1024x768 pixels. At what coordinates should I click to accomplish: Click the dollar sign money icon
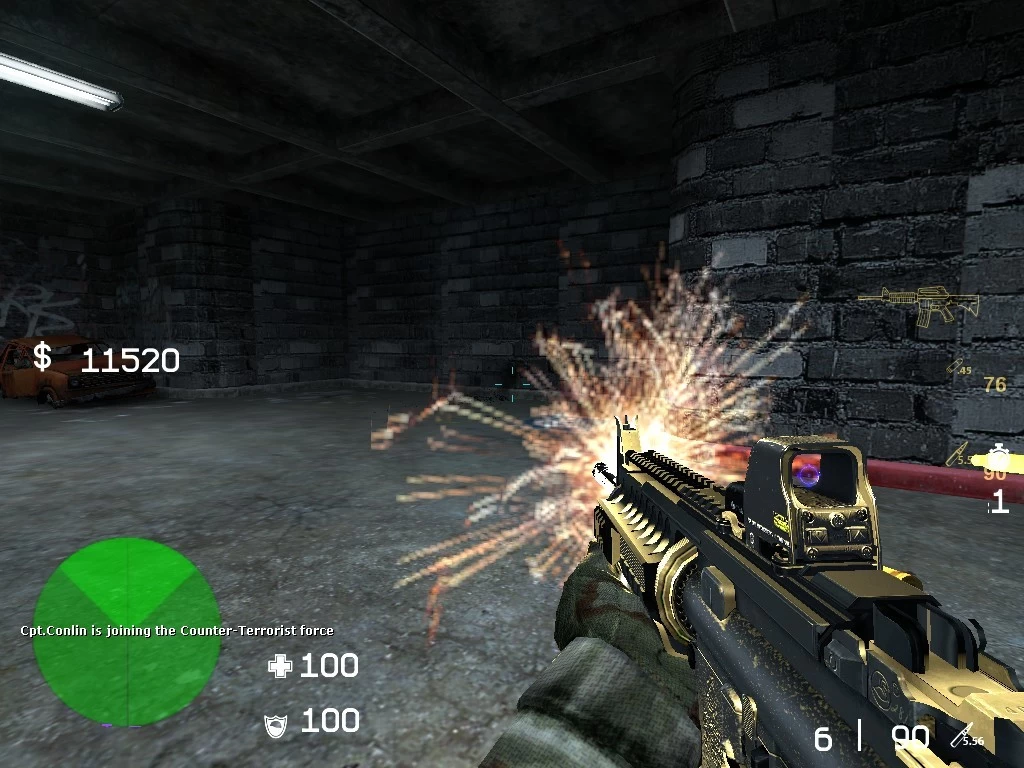(x=42, y=356)
